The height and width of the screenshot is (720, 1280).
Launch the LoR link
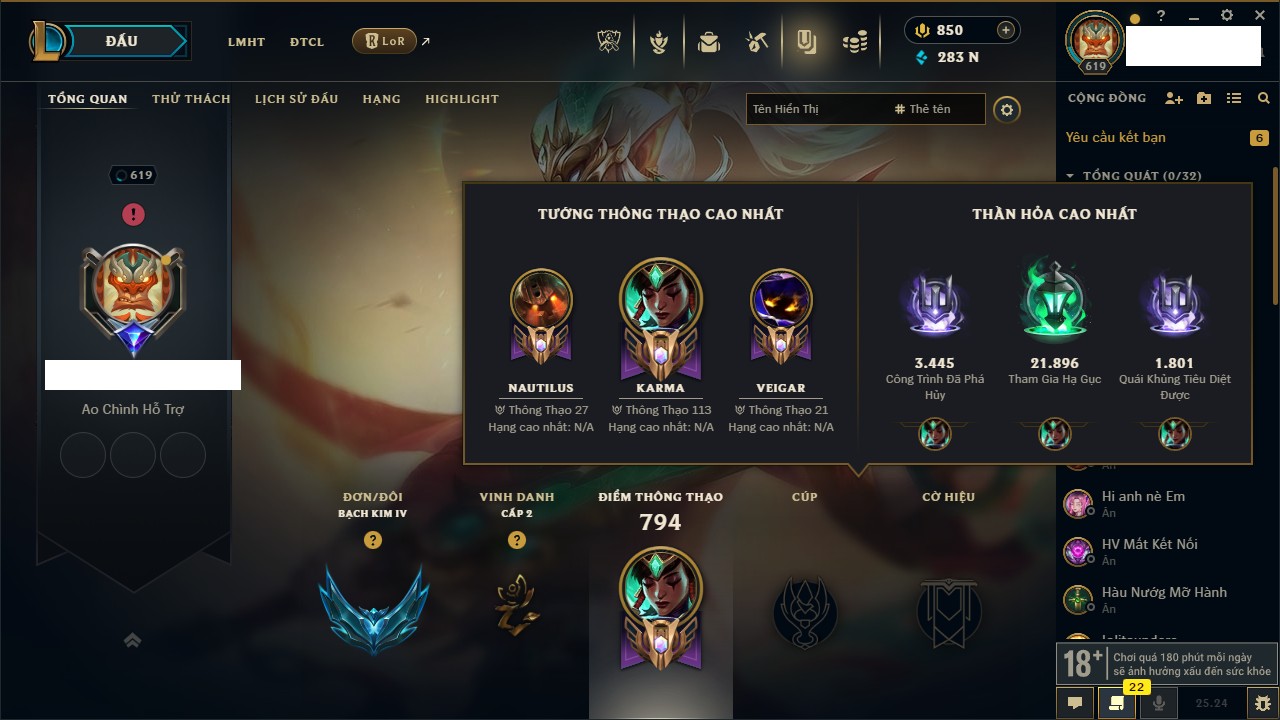385,41
